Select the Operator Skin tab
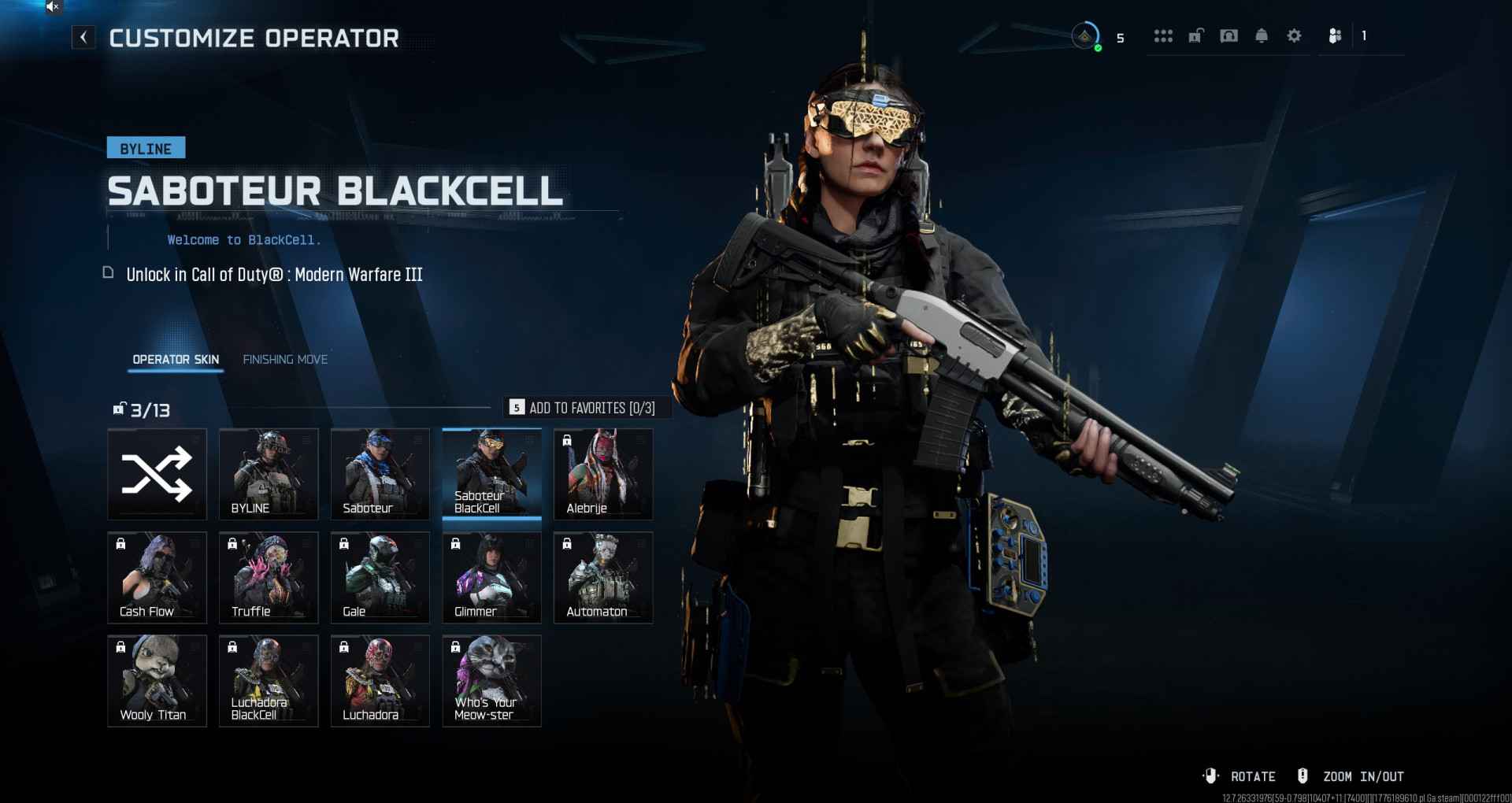Viewport: 1512px width, 803px height. pos(176,360)
